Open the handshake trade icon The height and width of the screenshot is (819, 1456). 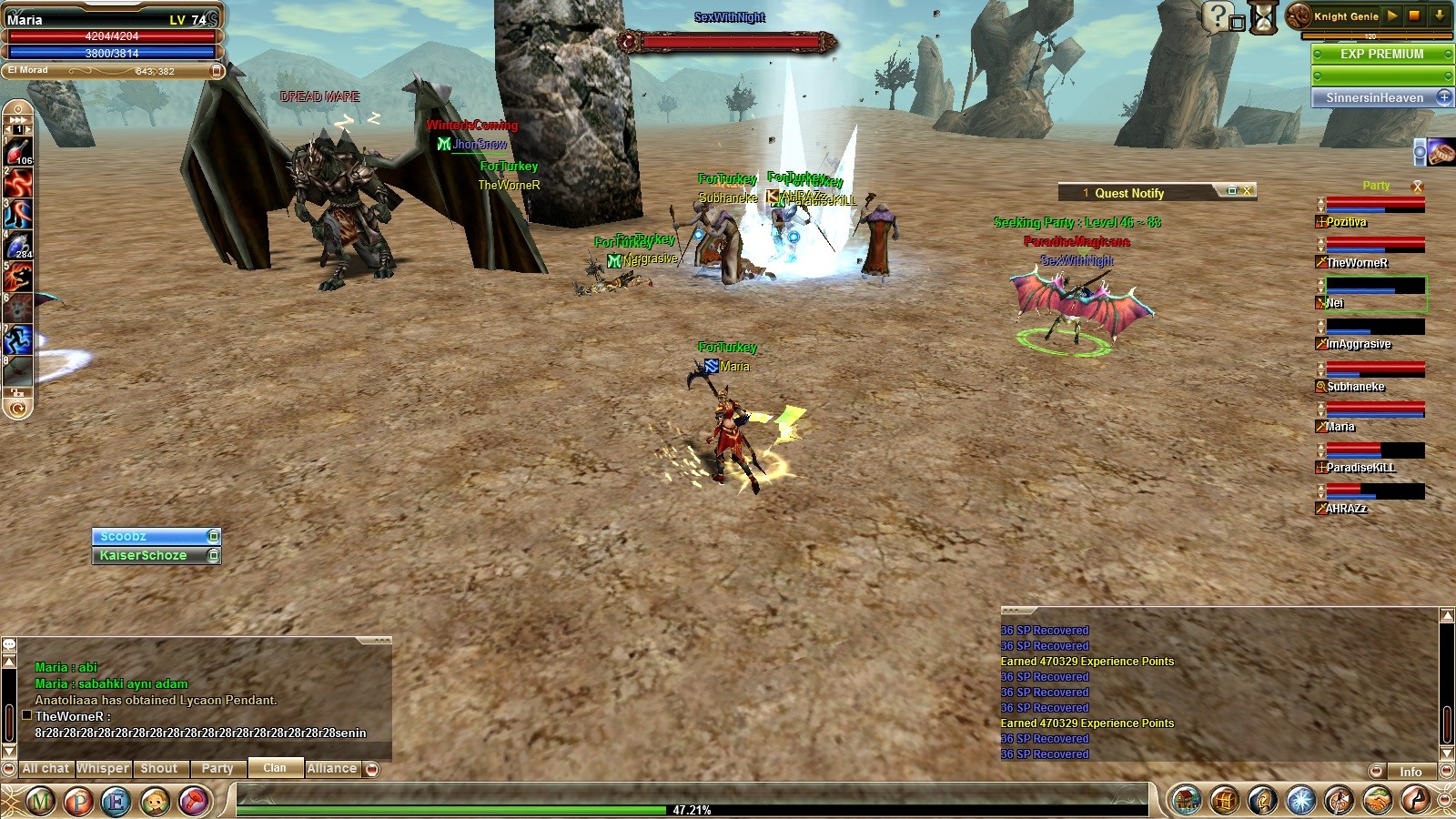click(x=1377, y=801)
